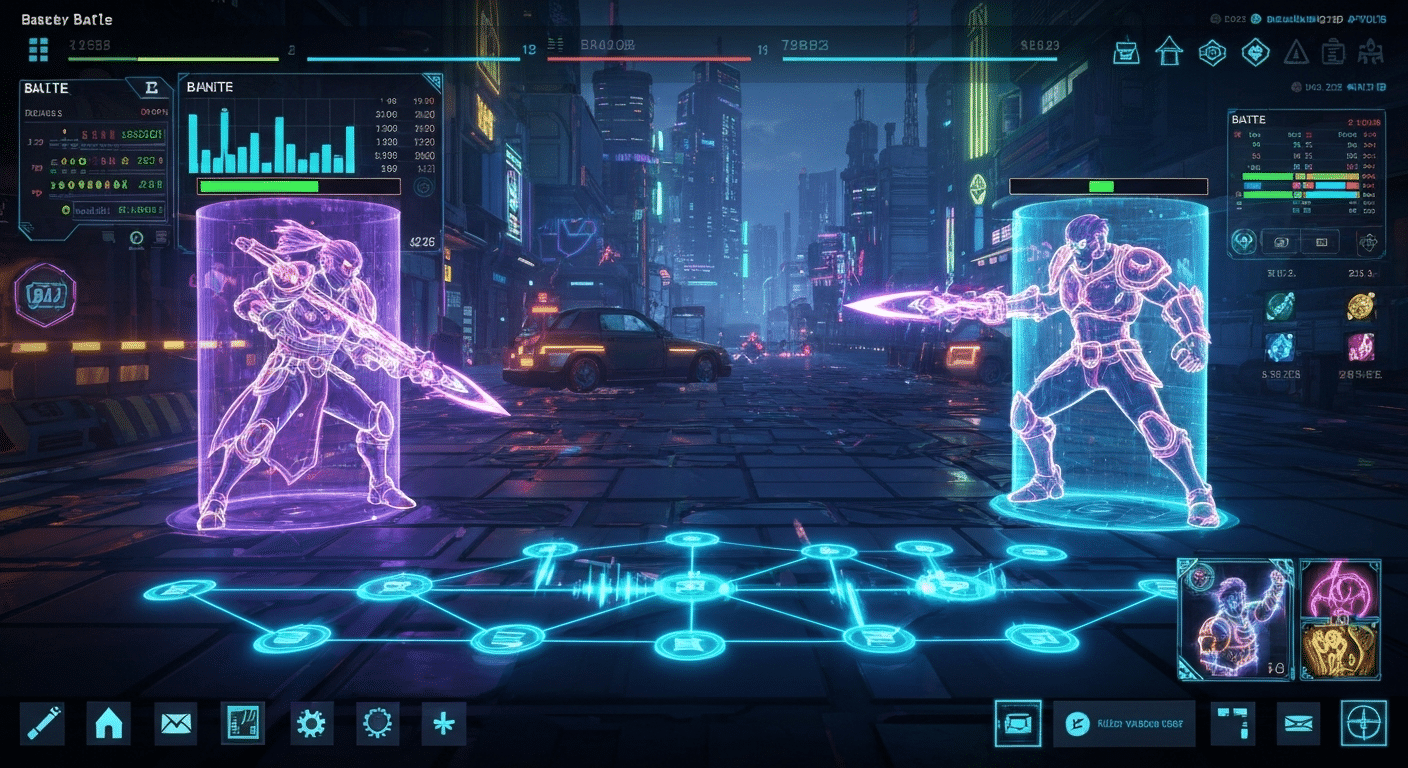Click the spiky ring icon
The height and width of the screenshot is (768, 1408).
[x=376, y=723]
